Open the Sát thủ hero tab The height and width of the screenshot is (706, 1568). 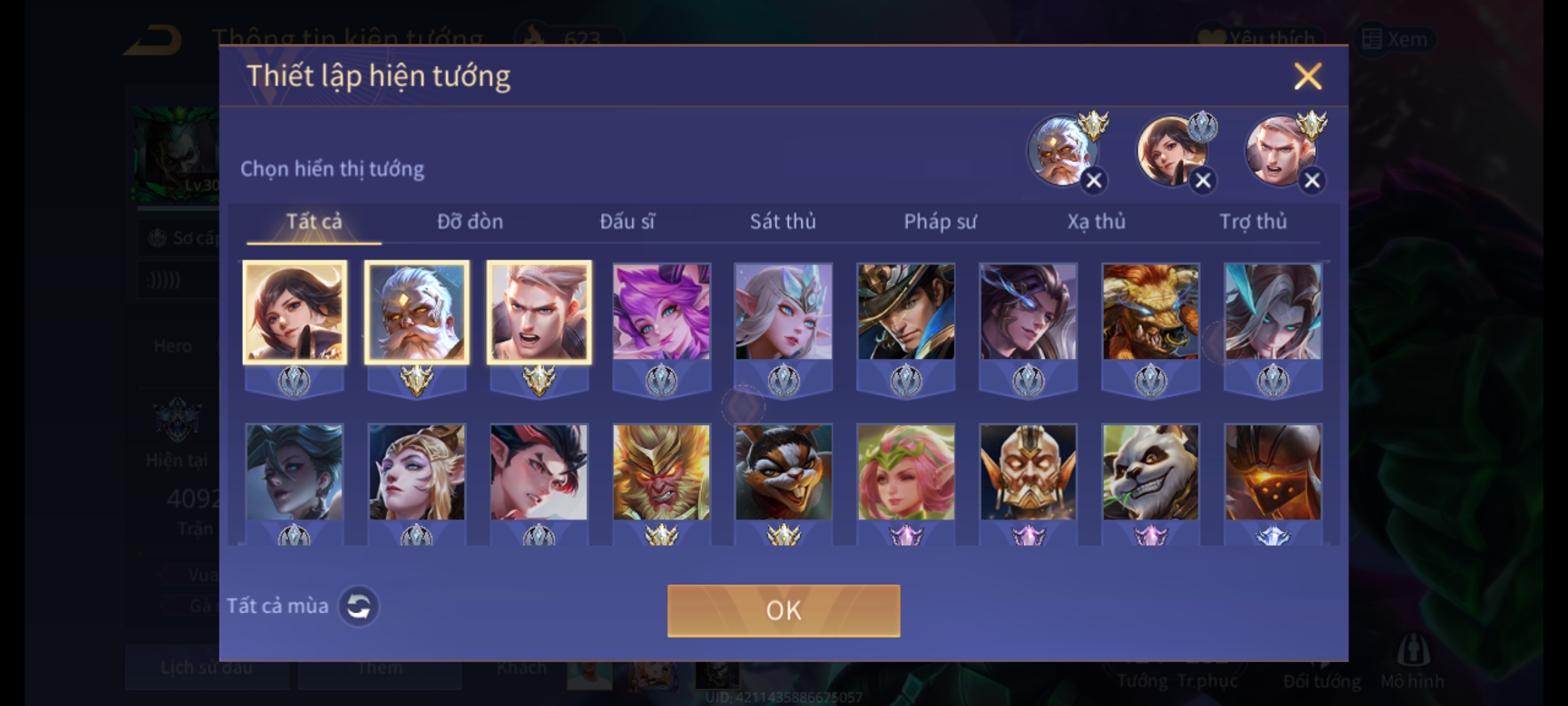[x=783, y=222]
